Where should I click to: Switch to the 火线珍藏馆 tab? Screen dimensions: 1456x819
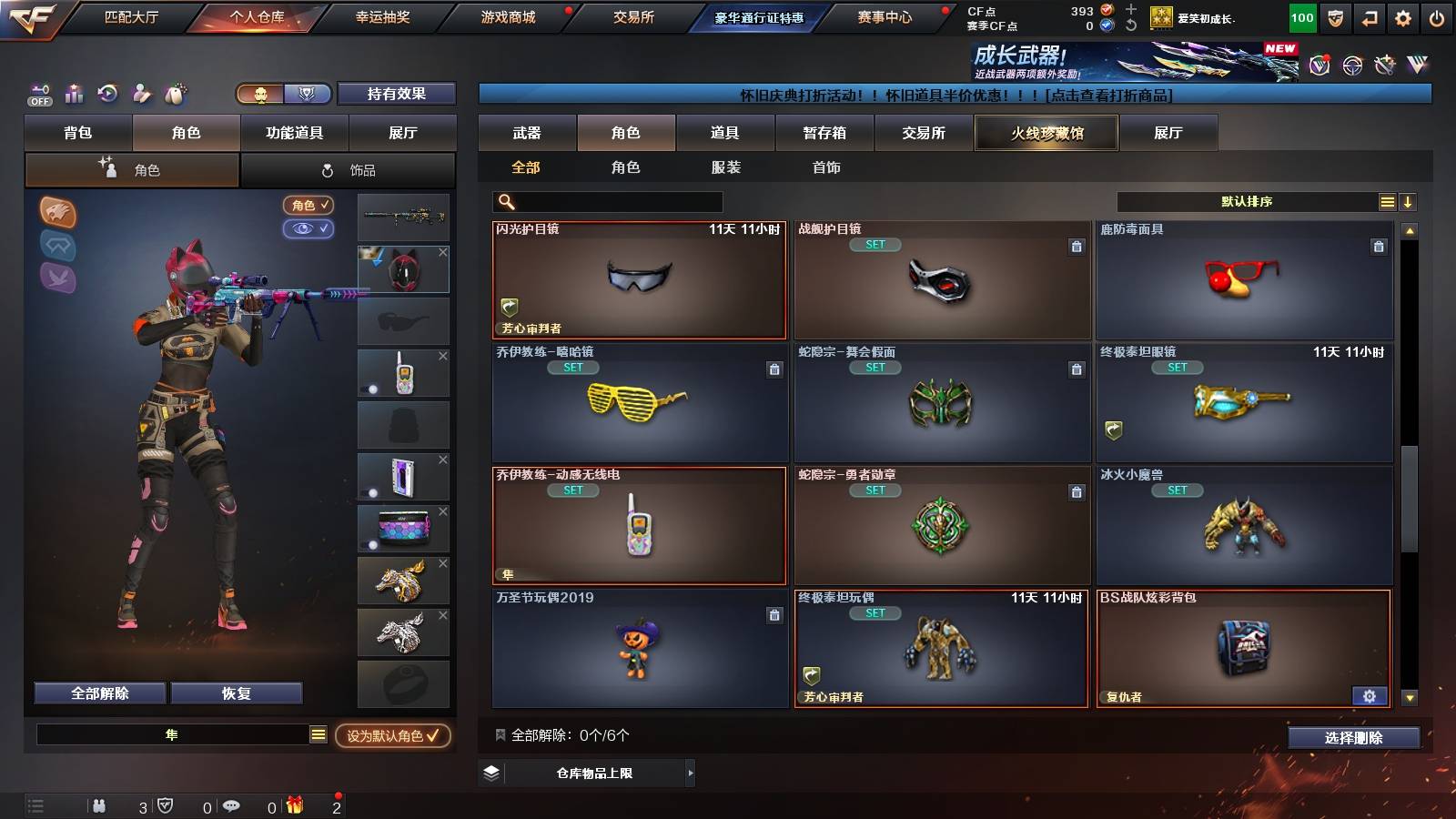pyautogui.click(x=1046, y=133)
